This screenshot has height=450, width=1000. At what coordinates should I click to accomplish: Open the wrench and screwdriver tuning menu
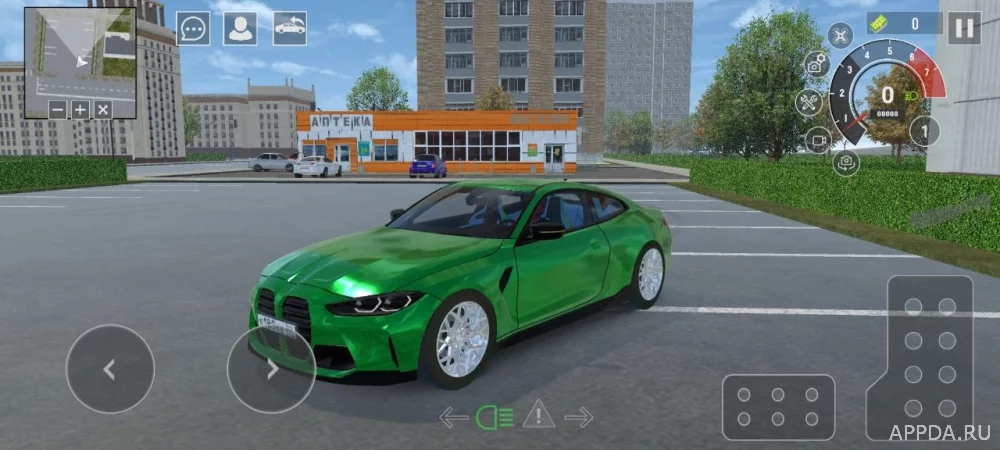[808, 102]
